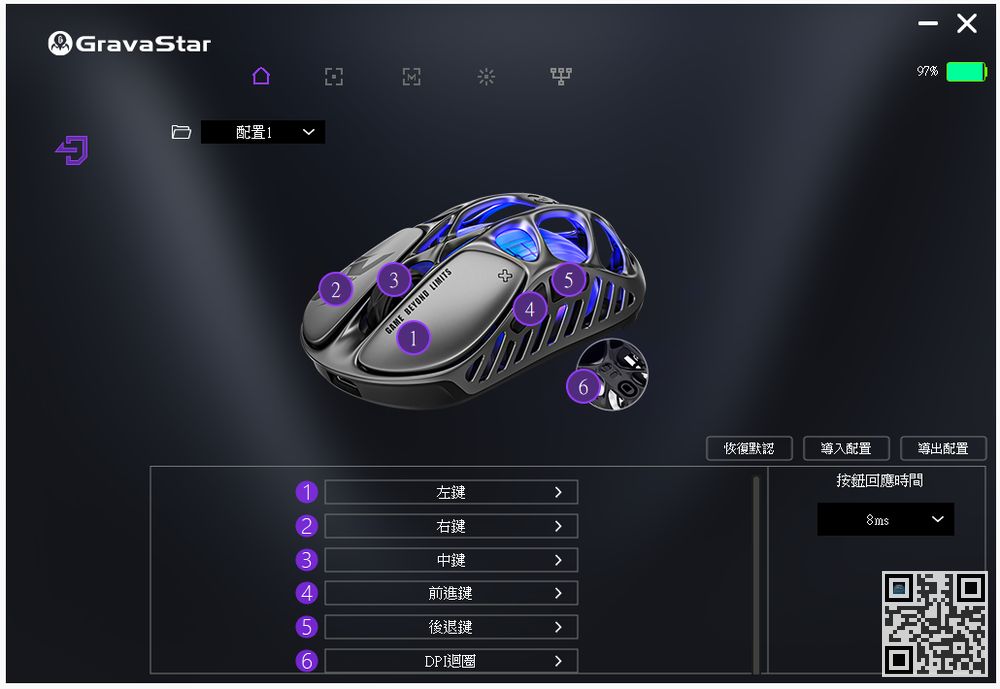Open the 前進鍵 button assignment row

tap(451, 593)
